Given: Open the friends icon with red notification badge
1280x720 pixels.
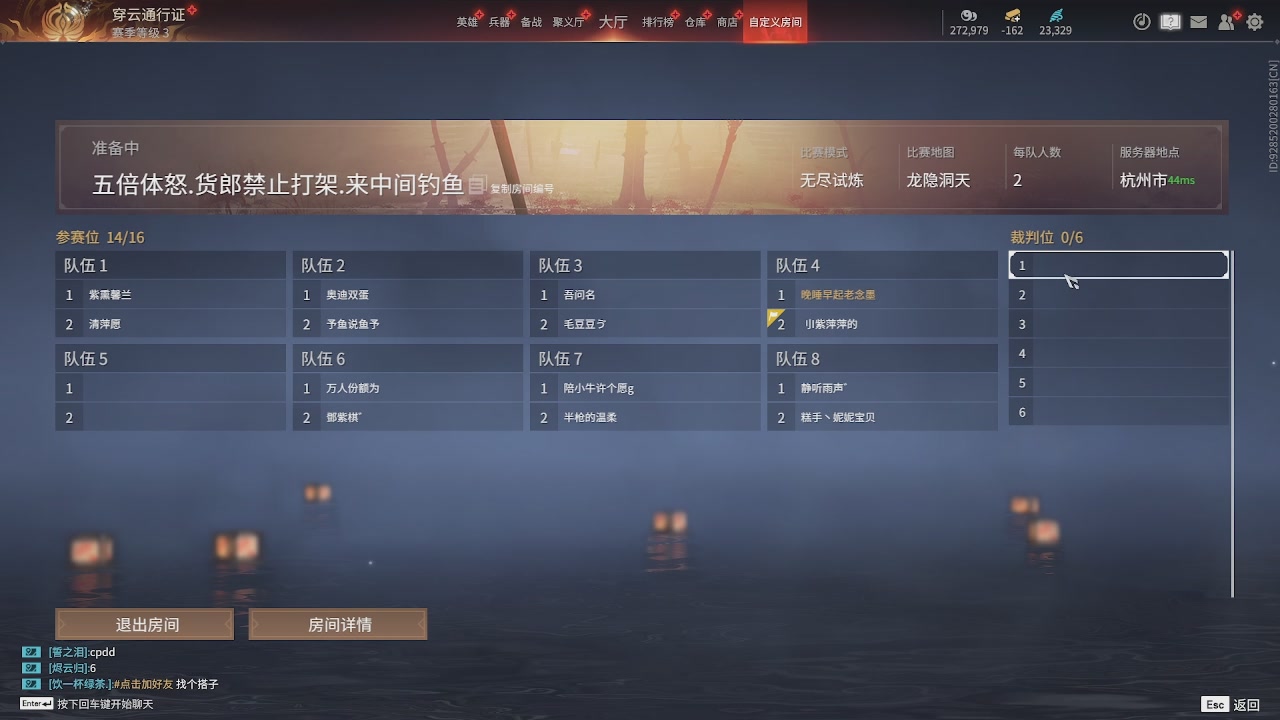Looking at the screenshot, I should [x=1226, y=21].
